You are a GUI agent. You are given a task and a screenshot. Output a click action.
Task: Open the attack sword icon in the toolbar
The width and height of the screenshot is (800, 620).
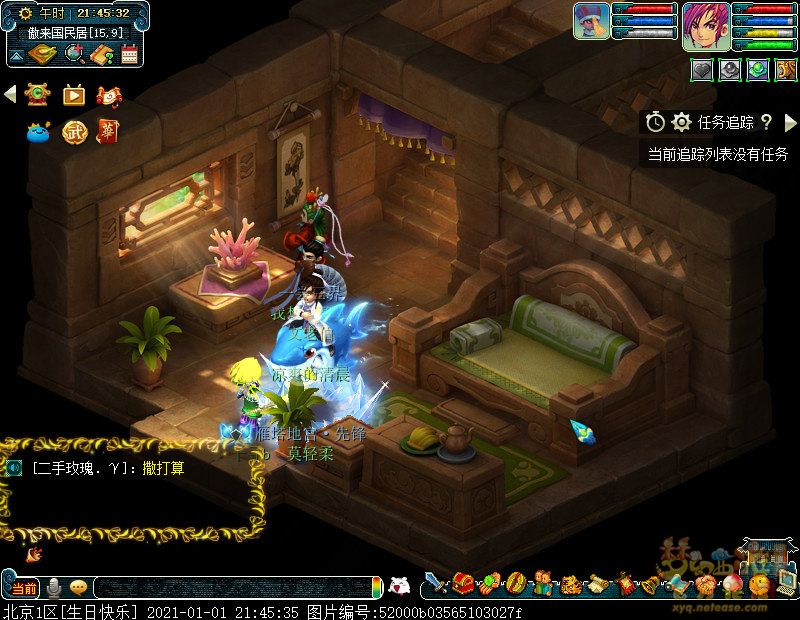[x=435, y=583]
